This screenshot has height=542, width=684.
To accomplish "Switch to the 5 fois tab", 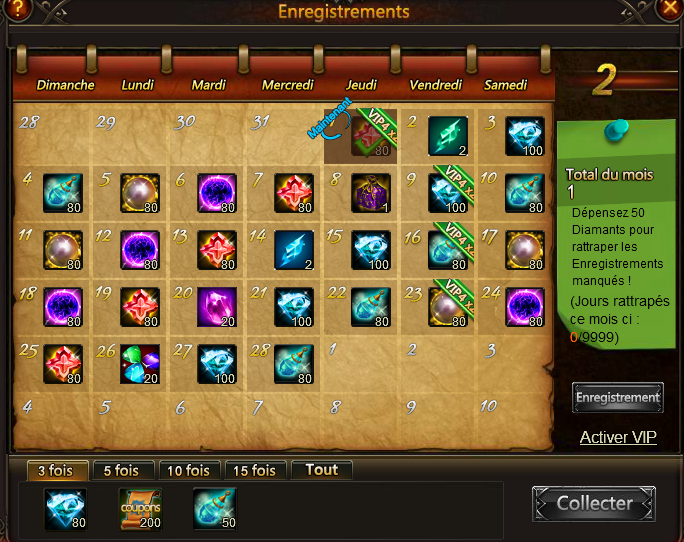I will click(123, 470).
